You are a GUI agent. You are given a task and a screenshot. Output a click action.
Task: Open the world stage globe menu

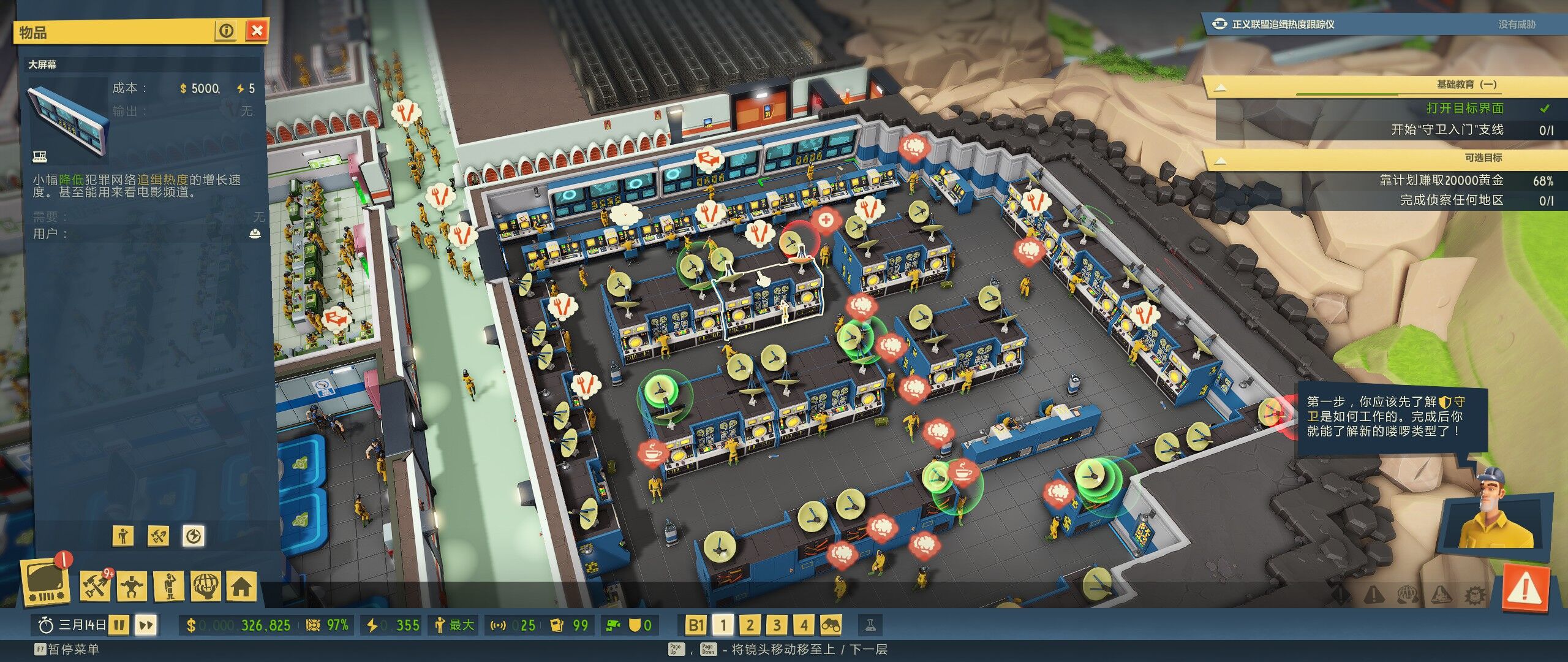pos(206,586)
